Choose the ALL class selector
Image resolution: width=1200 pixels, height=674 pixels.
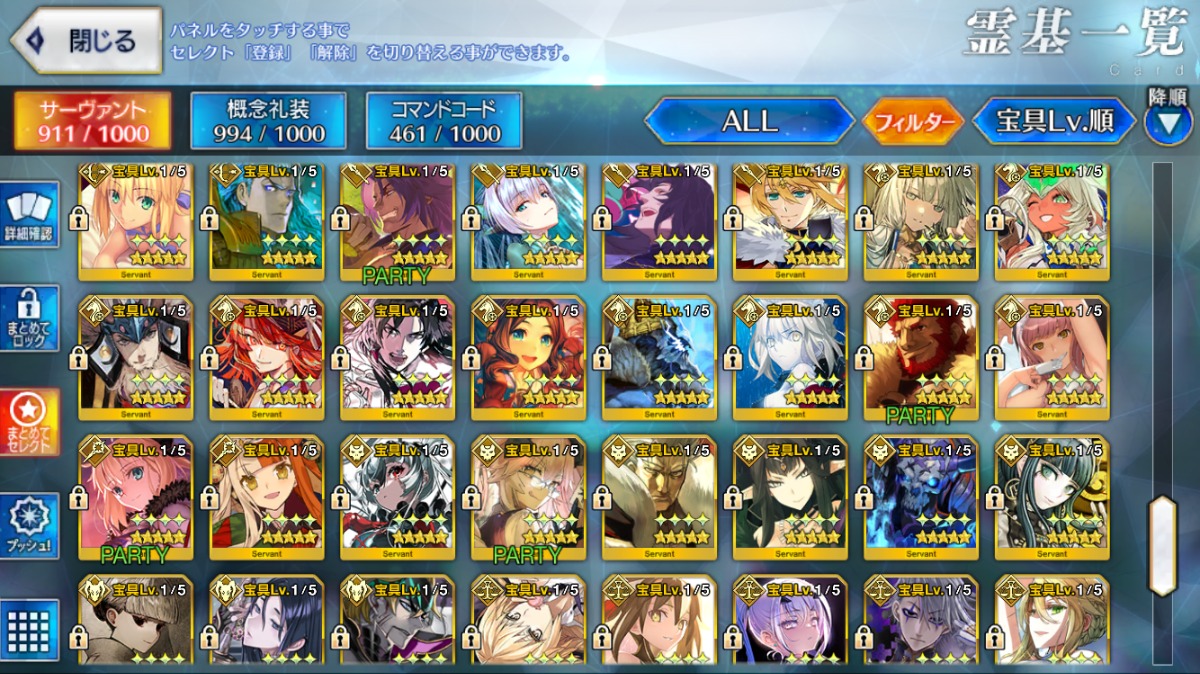click(x=750, y=121)
